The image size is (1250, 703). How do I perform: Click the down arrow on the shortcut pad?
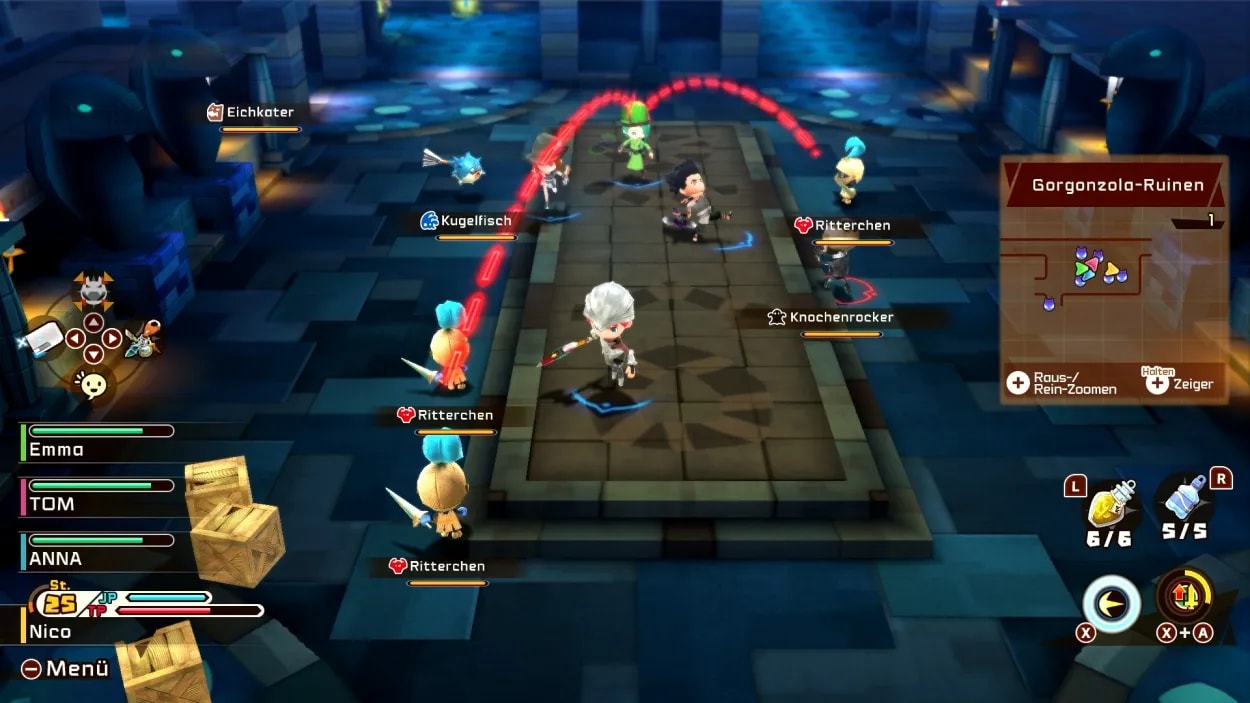point(93,355)
